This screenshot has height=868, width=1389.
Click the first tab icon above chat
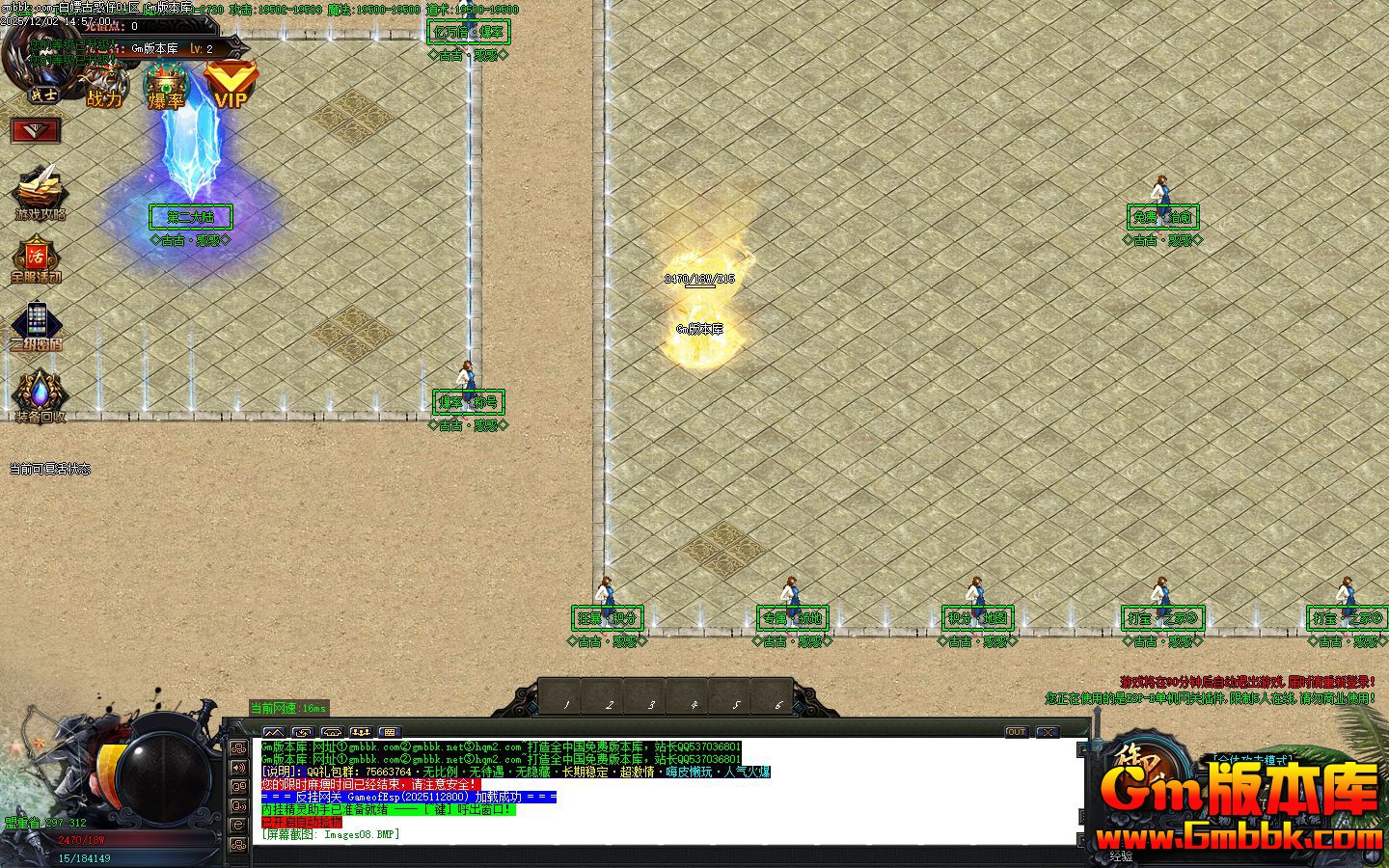(274, 732)
